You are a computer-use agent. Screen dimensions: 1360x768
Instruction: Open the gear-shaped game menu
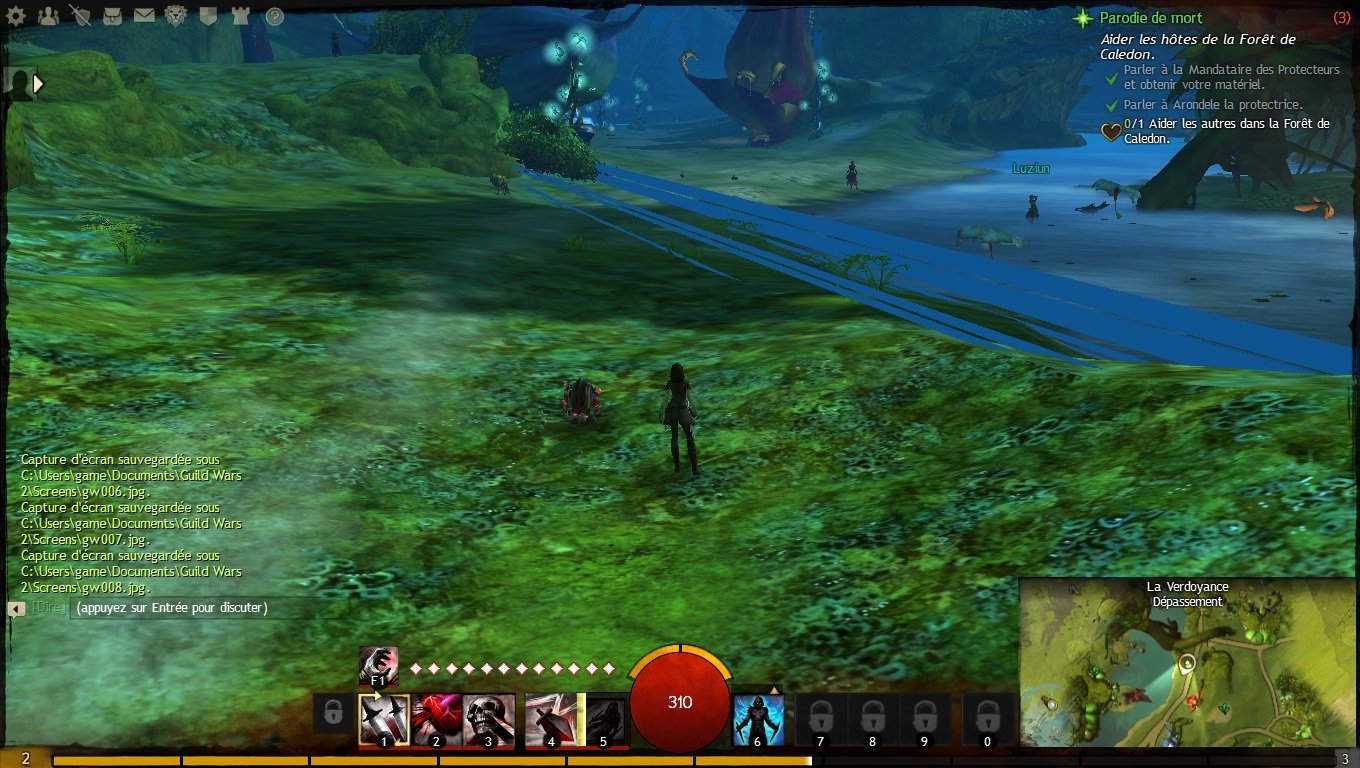click(18, 16)
